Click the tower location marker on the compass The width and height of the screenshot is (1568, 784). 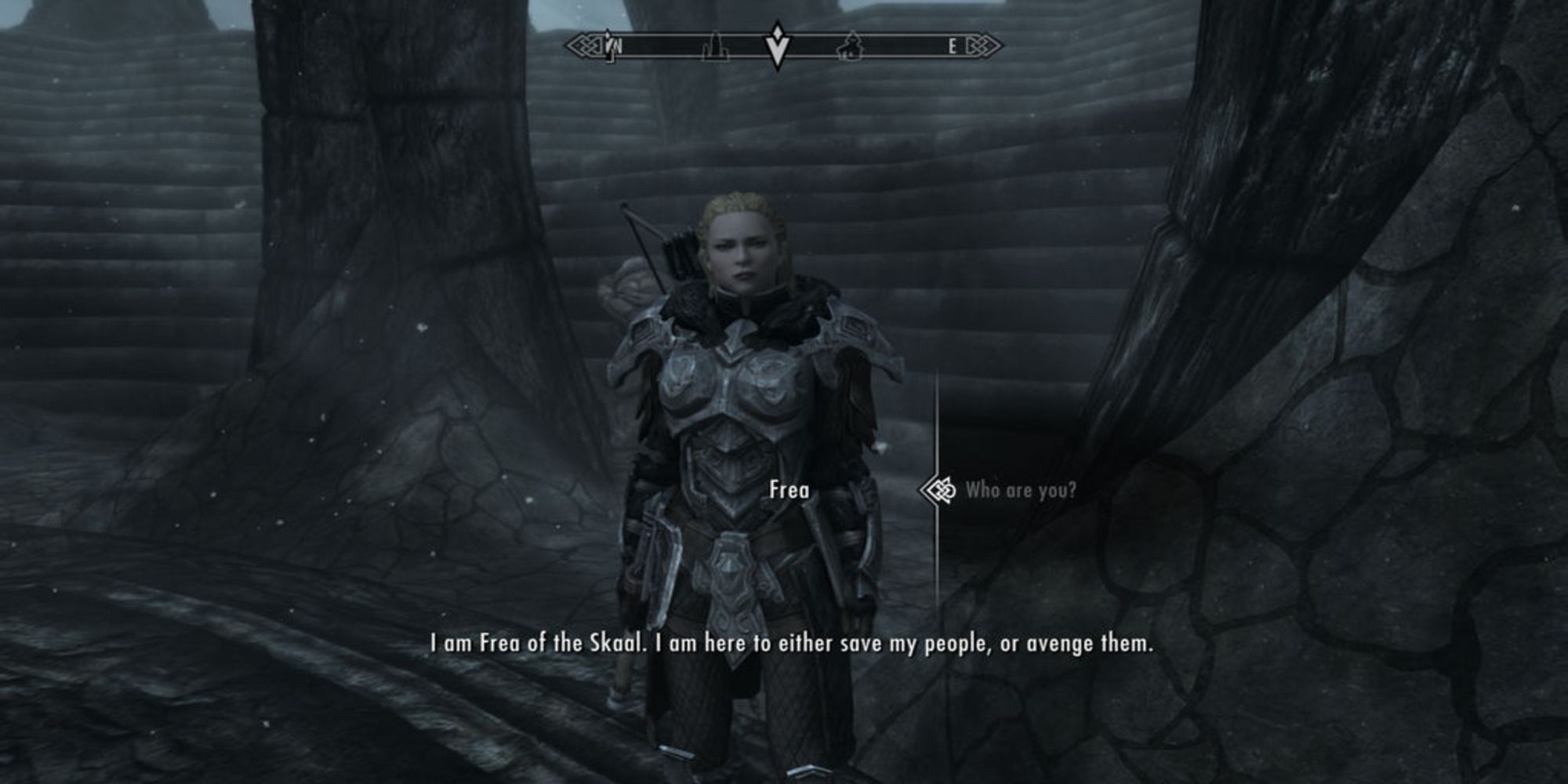pos(716,47)
